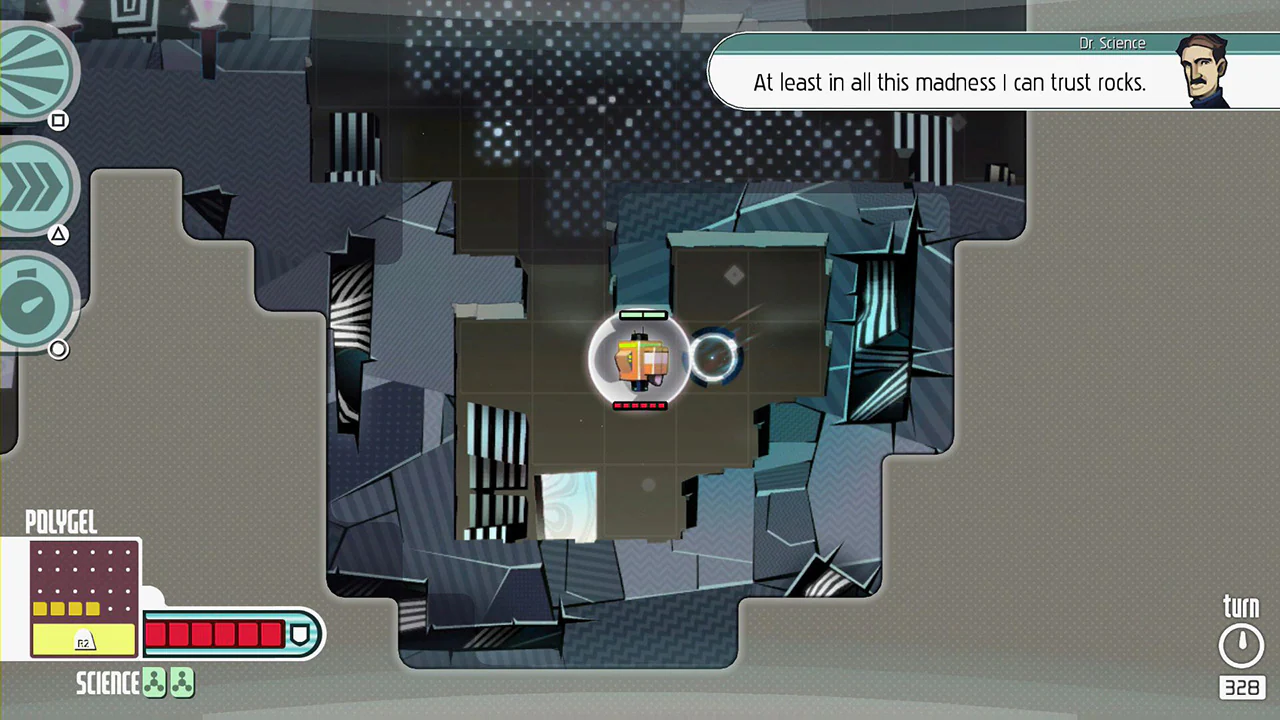Viewport: 1280px width, 720px height.
Task: Open the Polygel panel details
Action: (85, 595)
